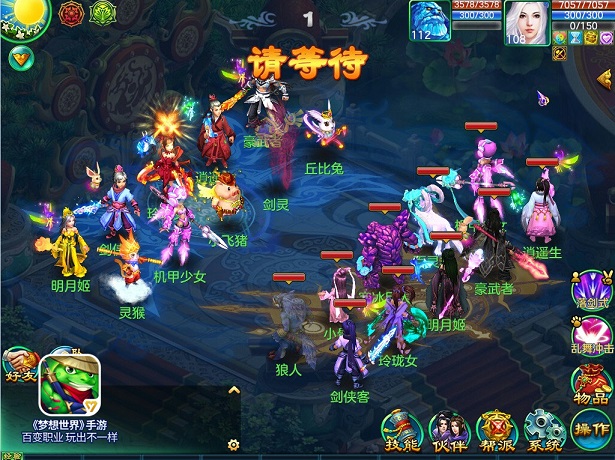Open the 系统 system settings
The height and width of the screenshot is (460, 615).
click(543, 431)
